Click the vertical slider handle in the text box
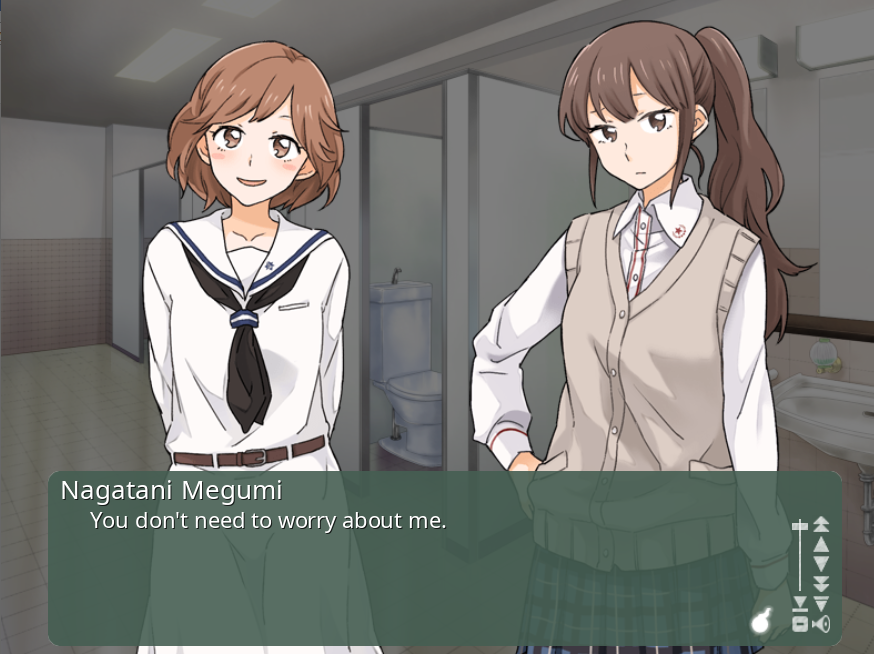Viewport: 874px width, 654px height. click(799, 526)
